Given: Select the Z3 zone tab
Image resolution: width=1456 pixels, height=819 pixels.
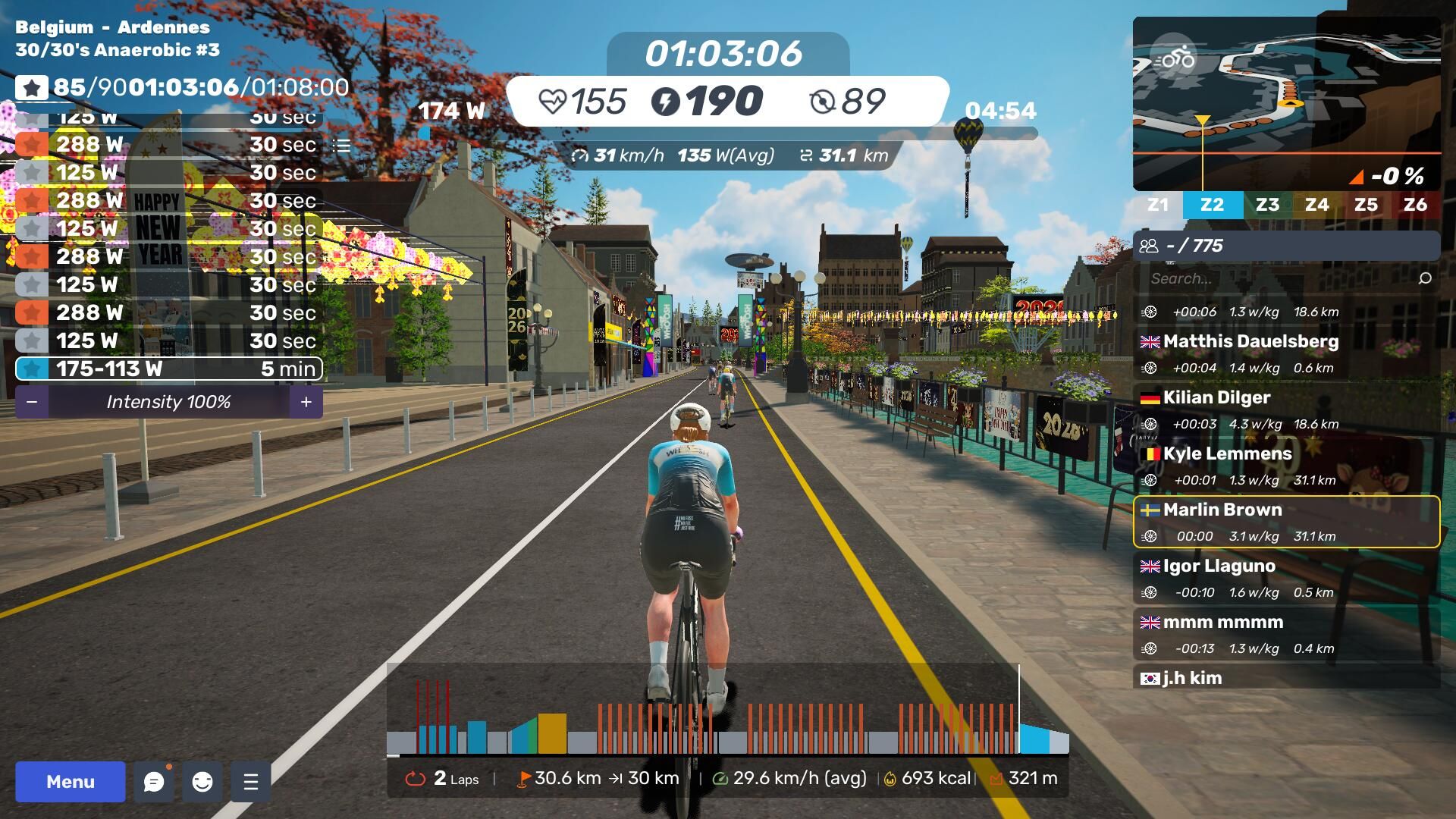Looking at the screenshot, I should tap(1267, 205).
